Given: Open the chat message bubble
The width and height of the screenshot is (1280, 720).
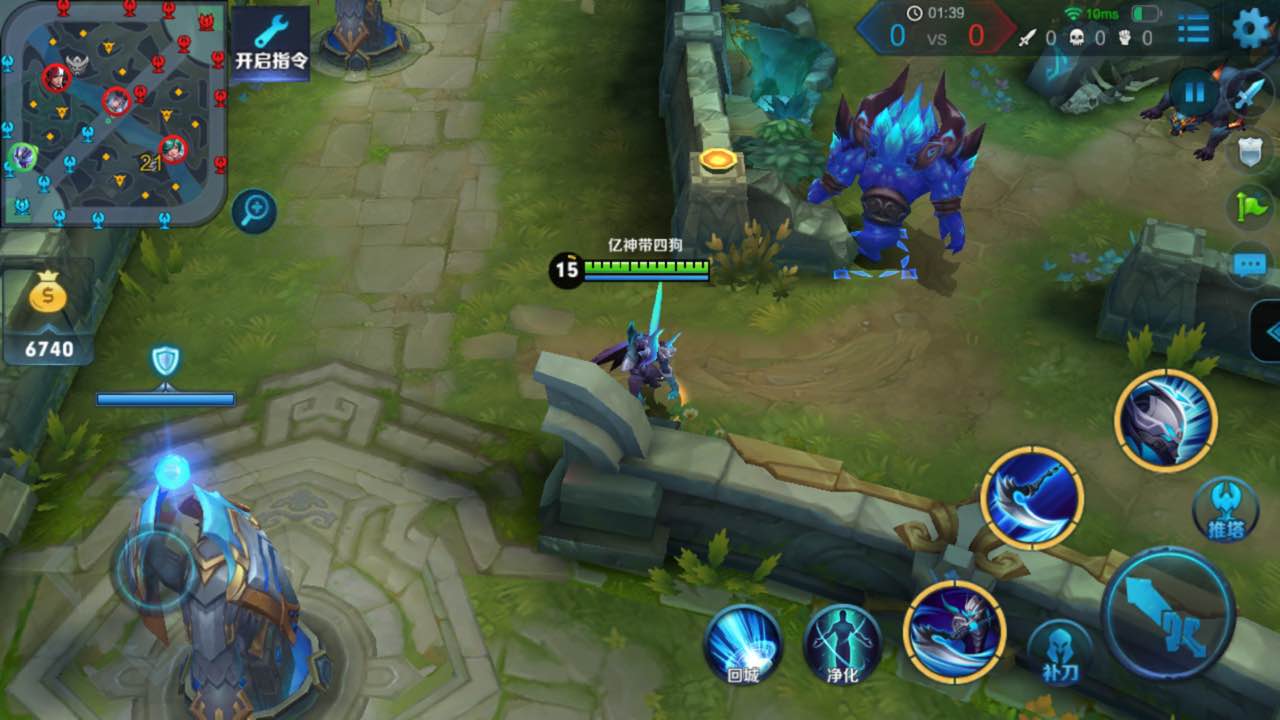Looking at the screenshot, I should tap(1250, 264).
